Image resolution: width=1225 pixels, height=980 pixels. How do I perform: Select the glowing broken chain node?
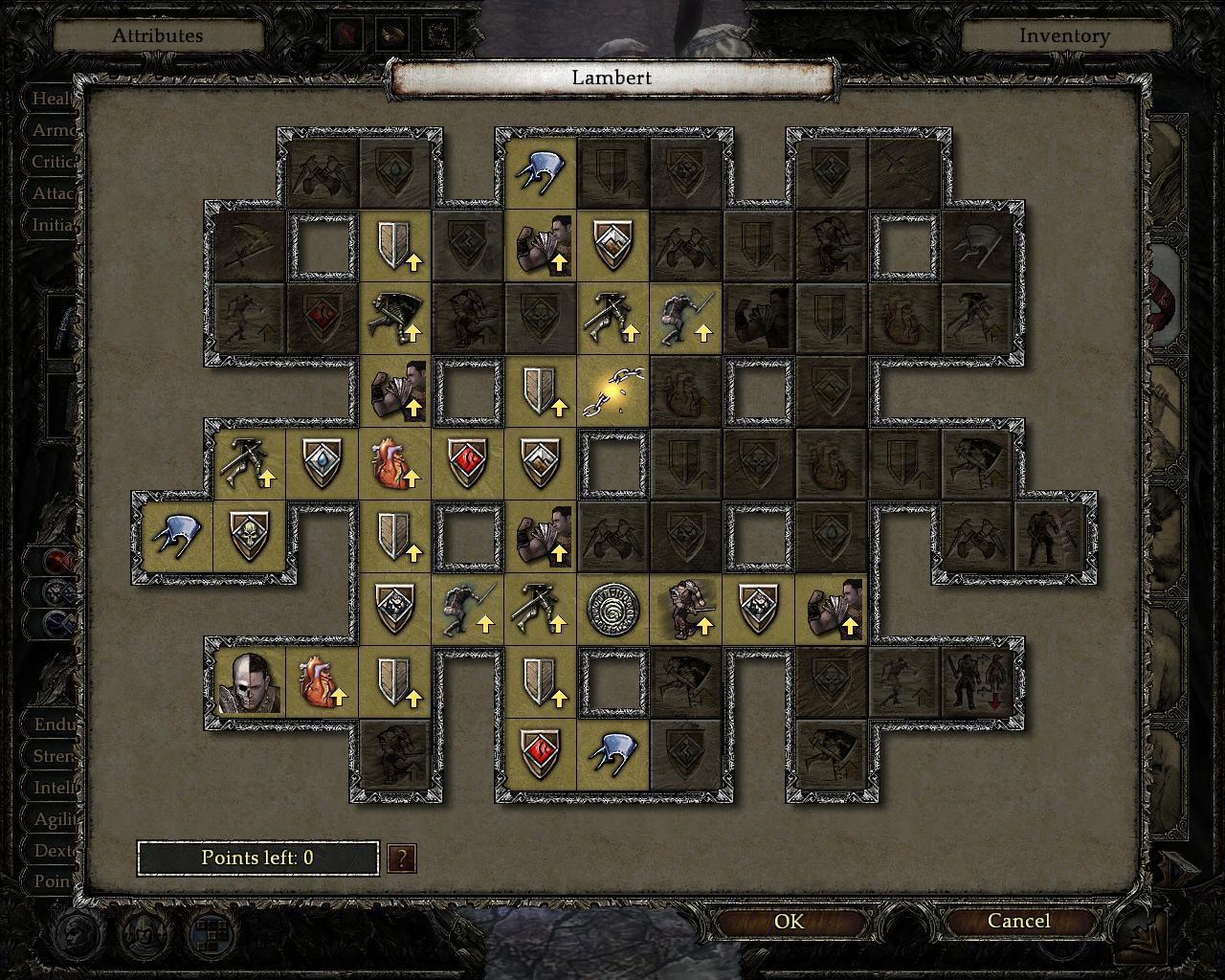[613, 391]
